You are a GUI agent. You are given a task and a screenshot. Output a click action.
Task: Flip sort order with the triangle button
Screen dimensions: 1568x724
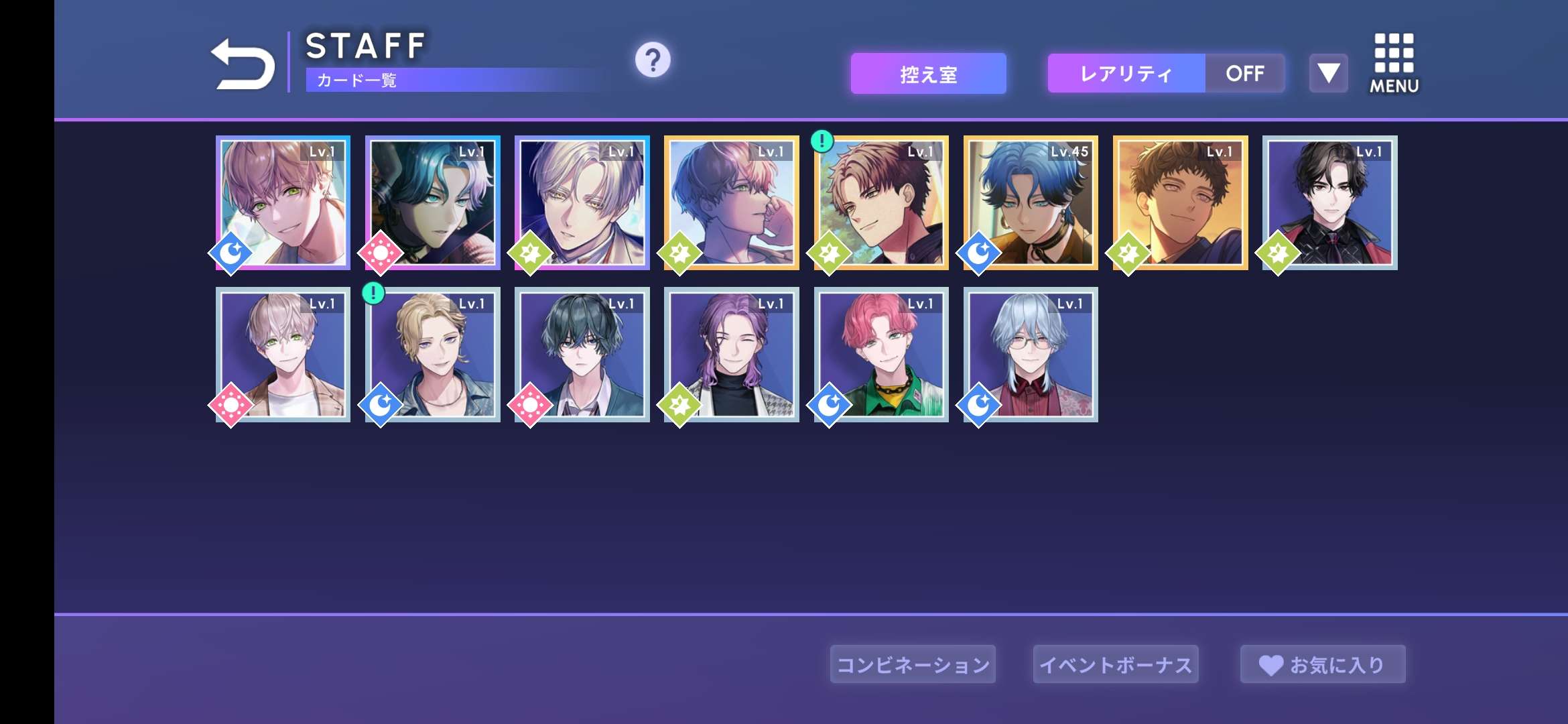coord(1328,73)
